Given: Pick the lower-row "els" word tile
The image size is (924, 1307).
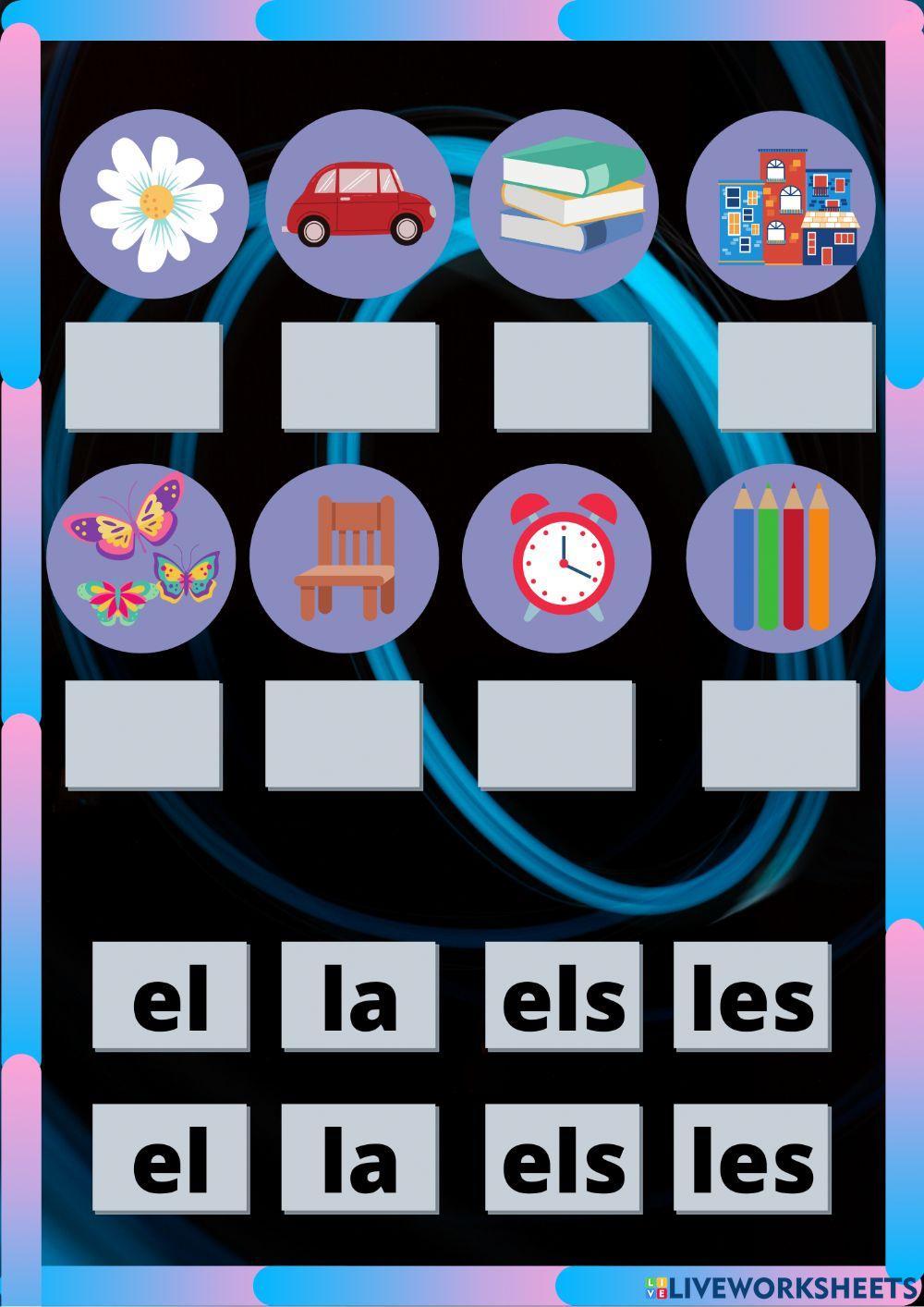Looking at the screenshot, I should coord(563,1157).
